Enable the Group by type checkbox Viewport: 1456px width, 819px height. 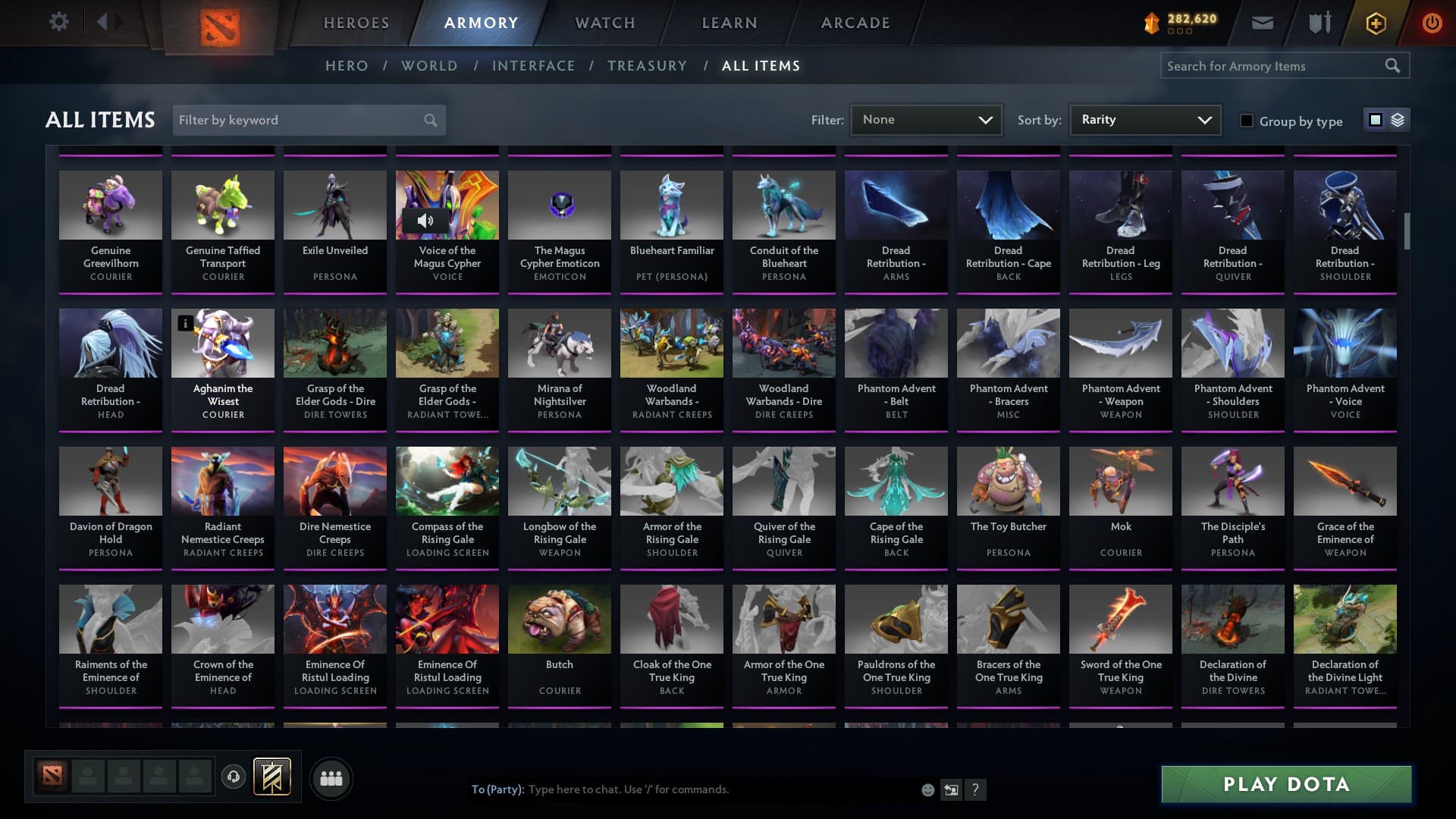pyautogui.click(x=1247, y=121)
